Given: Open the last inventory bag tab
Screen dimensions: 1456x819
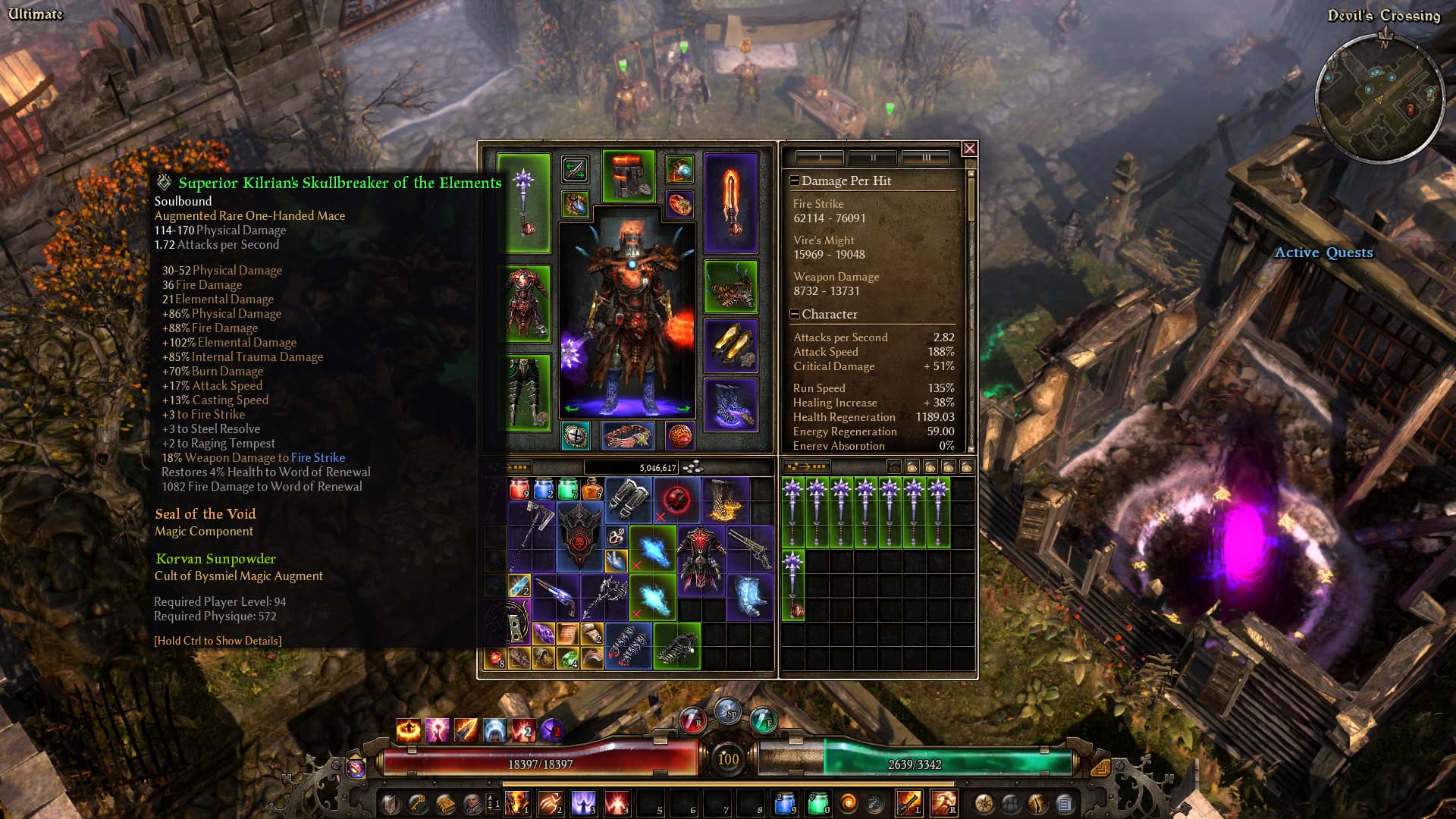Looking at the screenshot, I should click(x=967, y=466).
